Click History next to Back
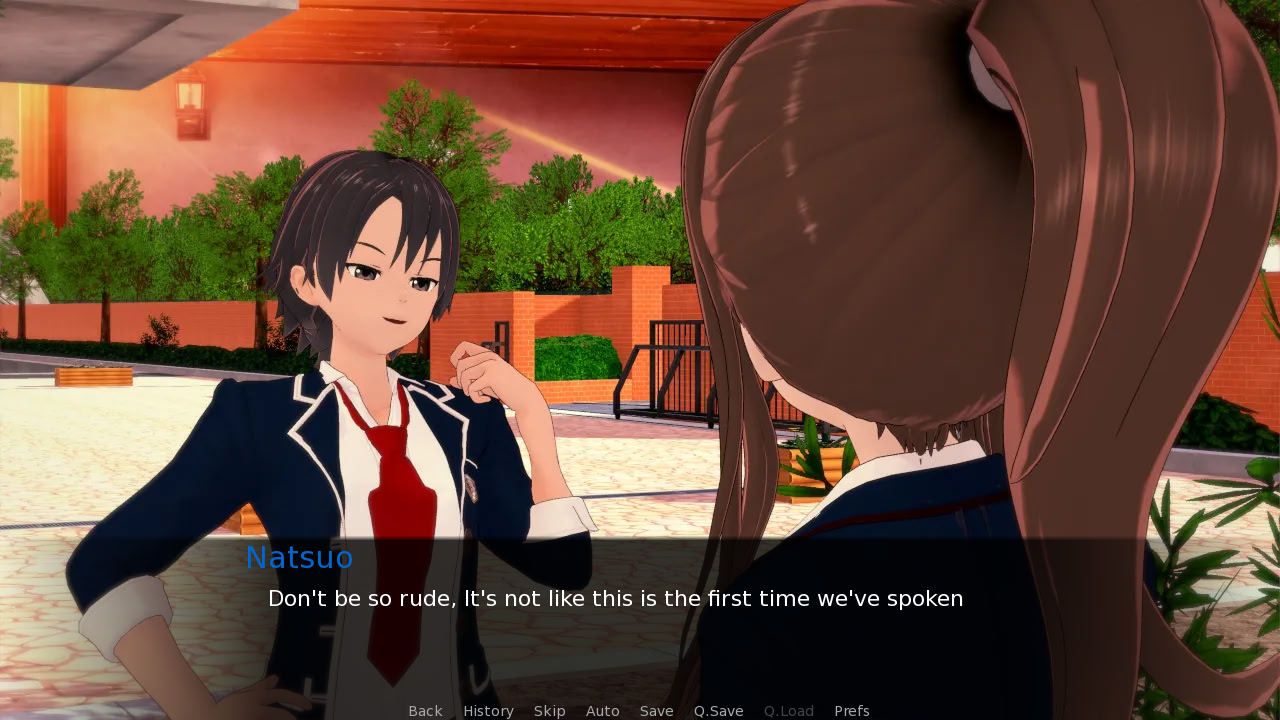 coord(488,710)
